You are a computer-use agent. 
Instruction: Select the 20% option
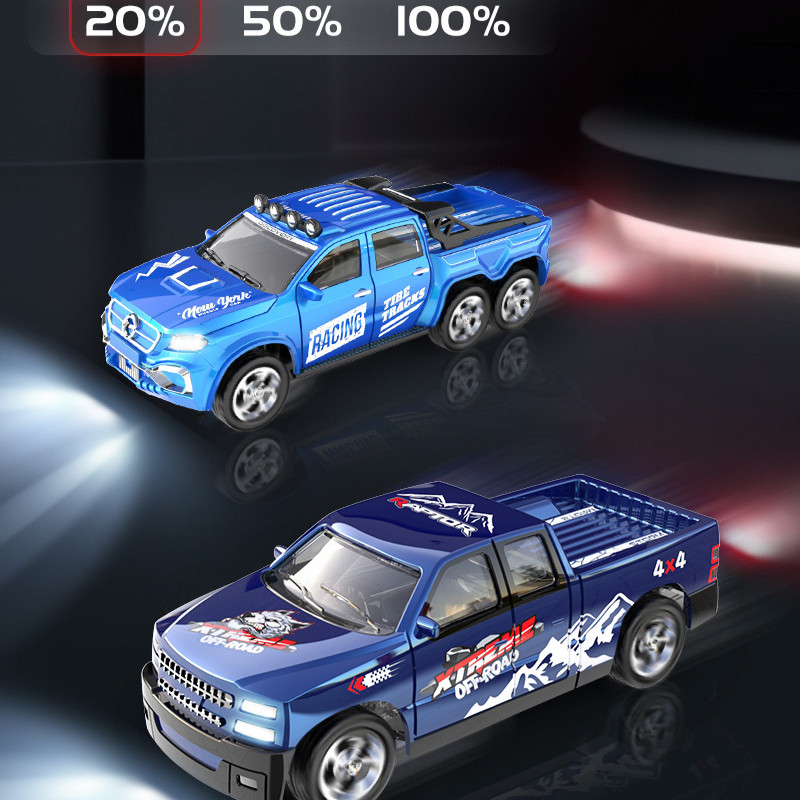point(135,22)
